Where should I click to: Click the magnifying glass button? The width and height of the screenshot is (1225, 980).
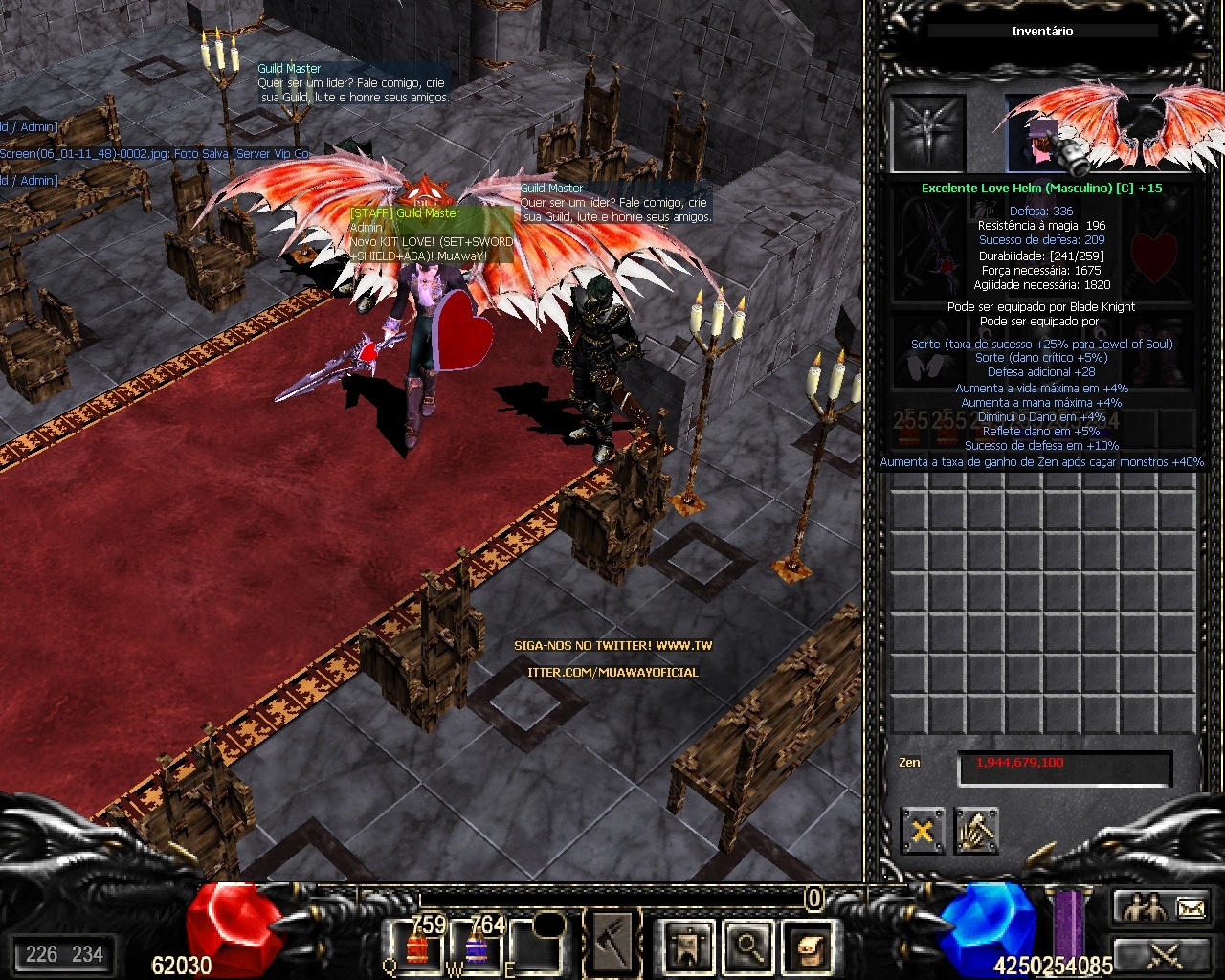[x=747, y=946]
